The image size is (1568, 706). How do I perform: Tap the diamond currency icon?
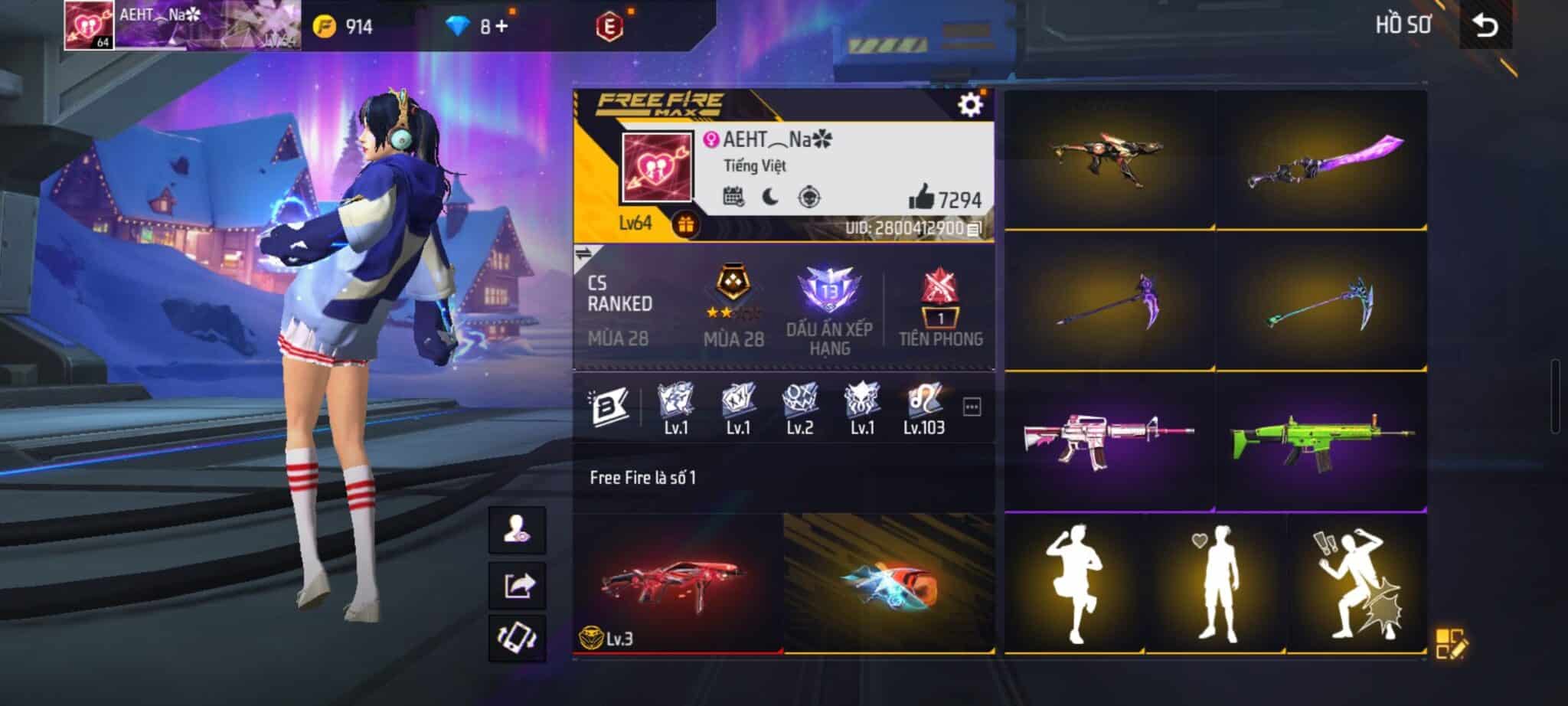(x=455, y=25)
